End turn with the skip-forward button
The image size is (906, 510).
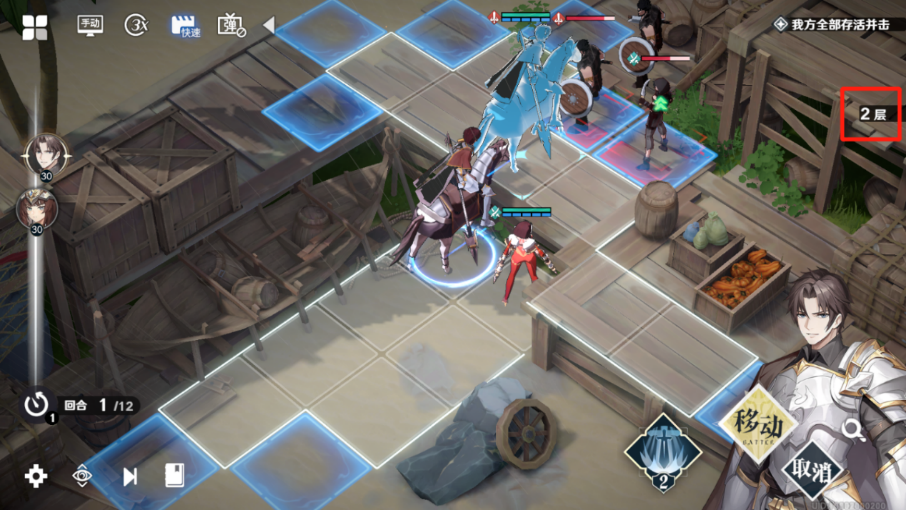[130, 476]
